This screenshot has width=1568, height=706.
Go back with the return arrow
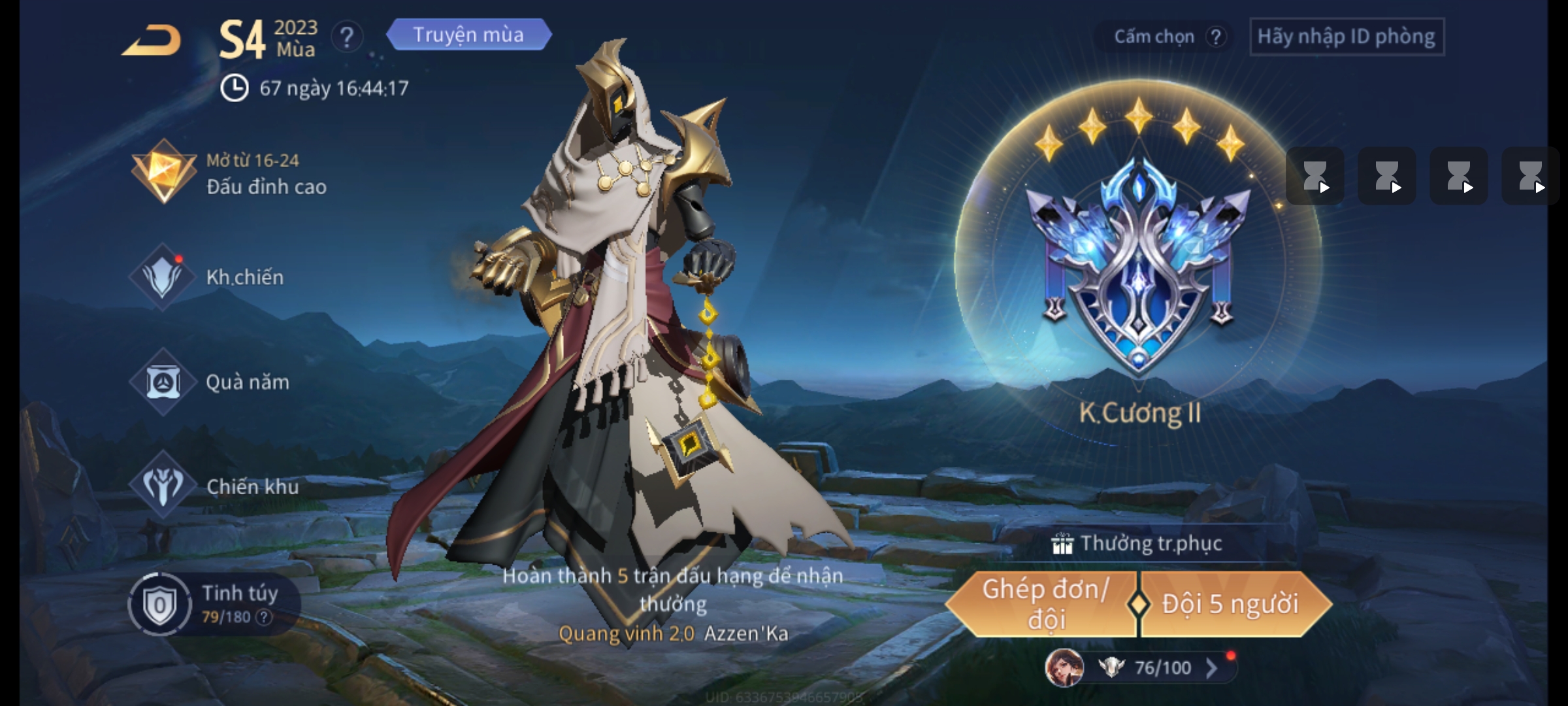click(152, 41)
